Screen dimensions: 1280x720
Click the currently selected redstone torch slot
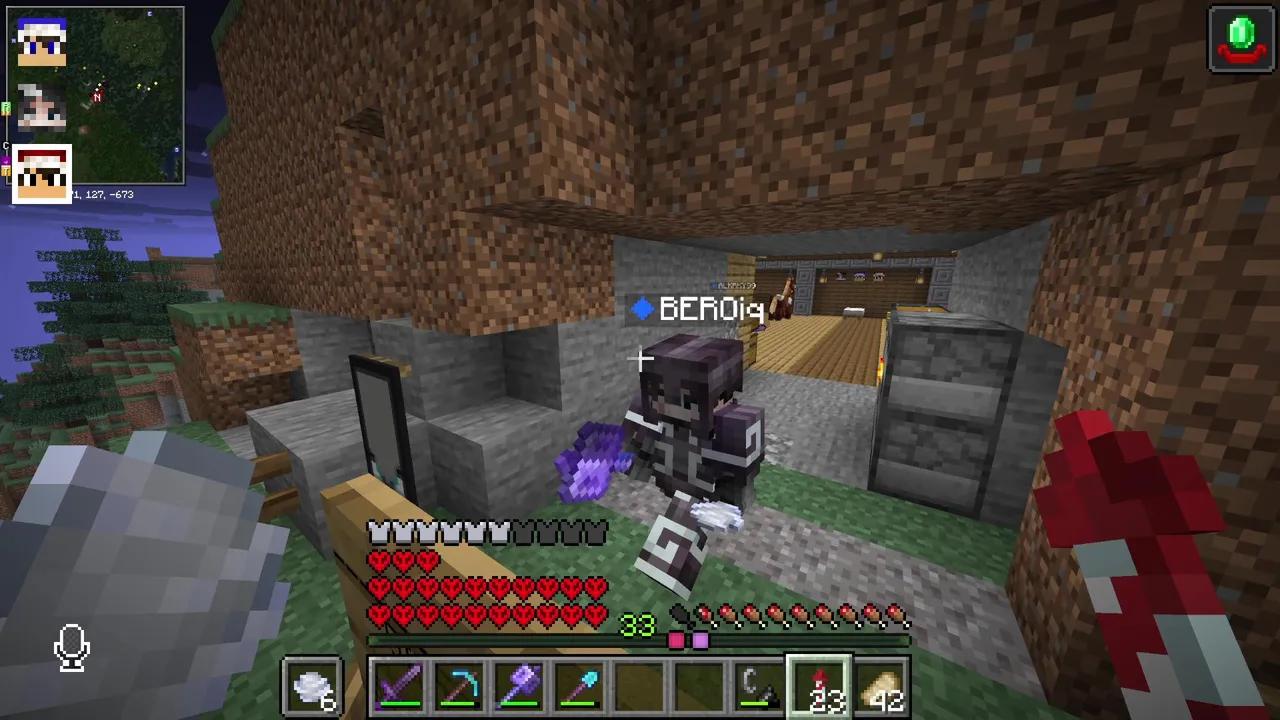coord(818,685)
